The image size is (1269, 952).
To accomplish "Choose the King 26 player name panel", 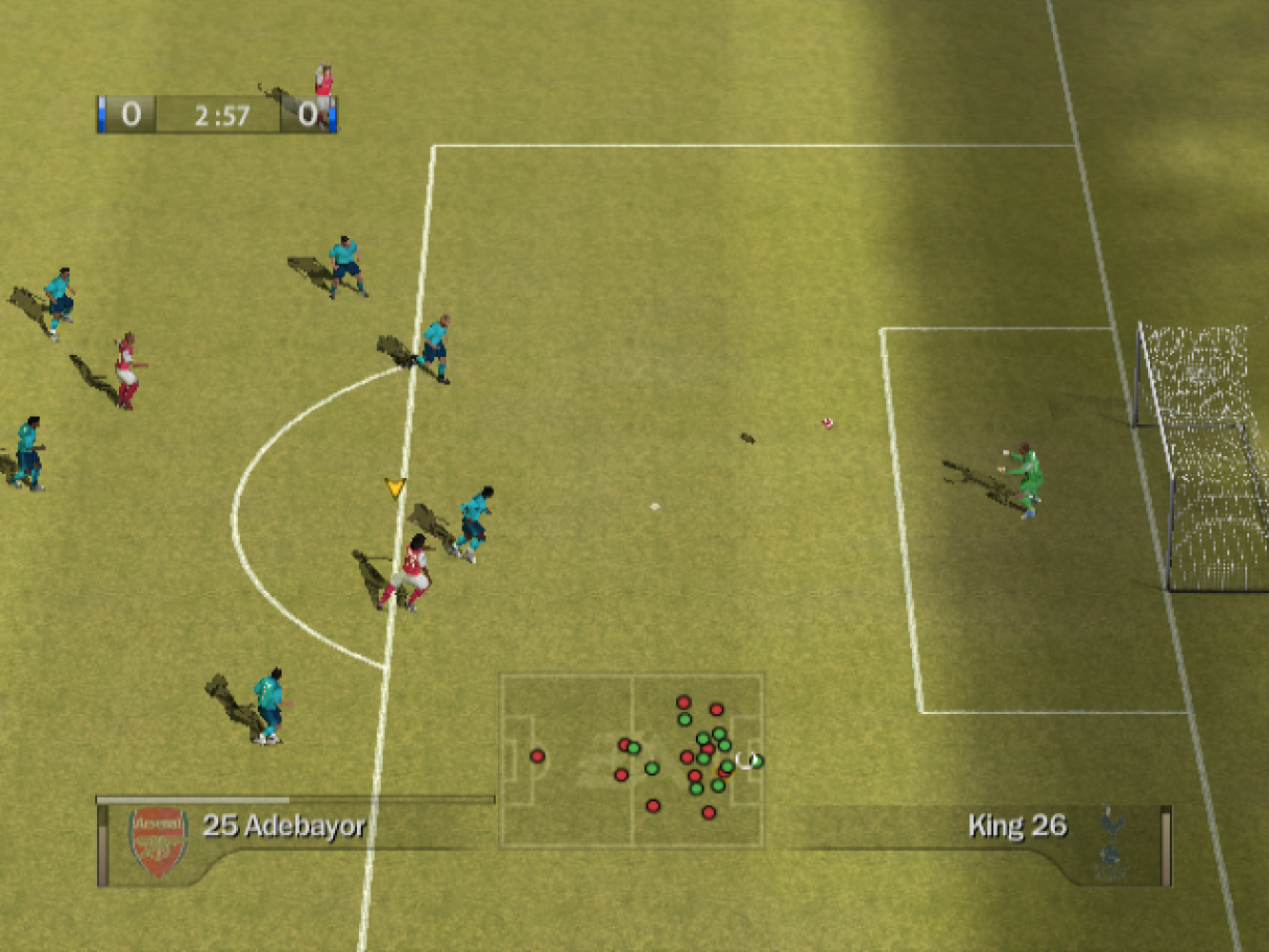I will [1016, 825].
